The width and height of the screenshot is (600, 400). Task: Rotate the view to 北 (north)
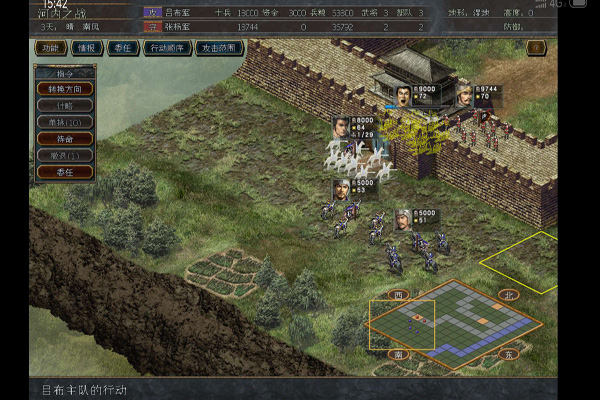[x=508, y=296]
